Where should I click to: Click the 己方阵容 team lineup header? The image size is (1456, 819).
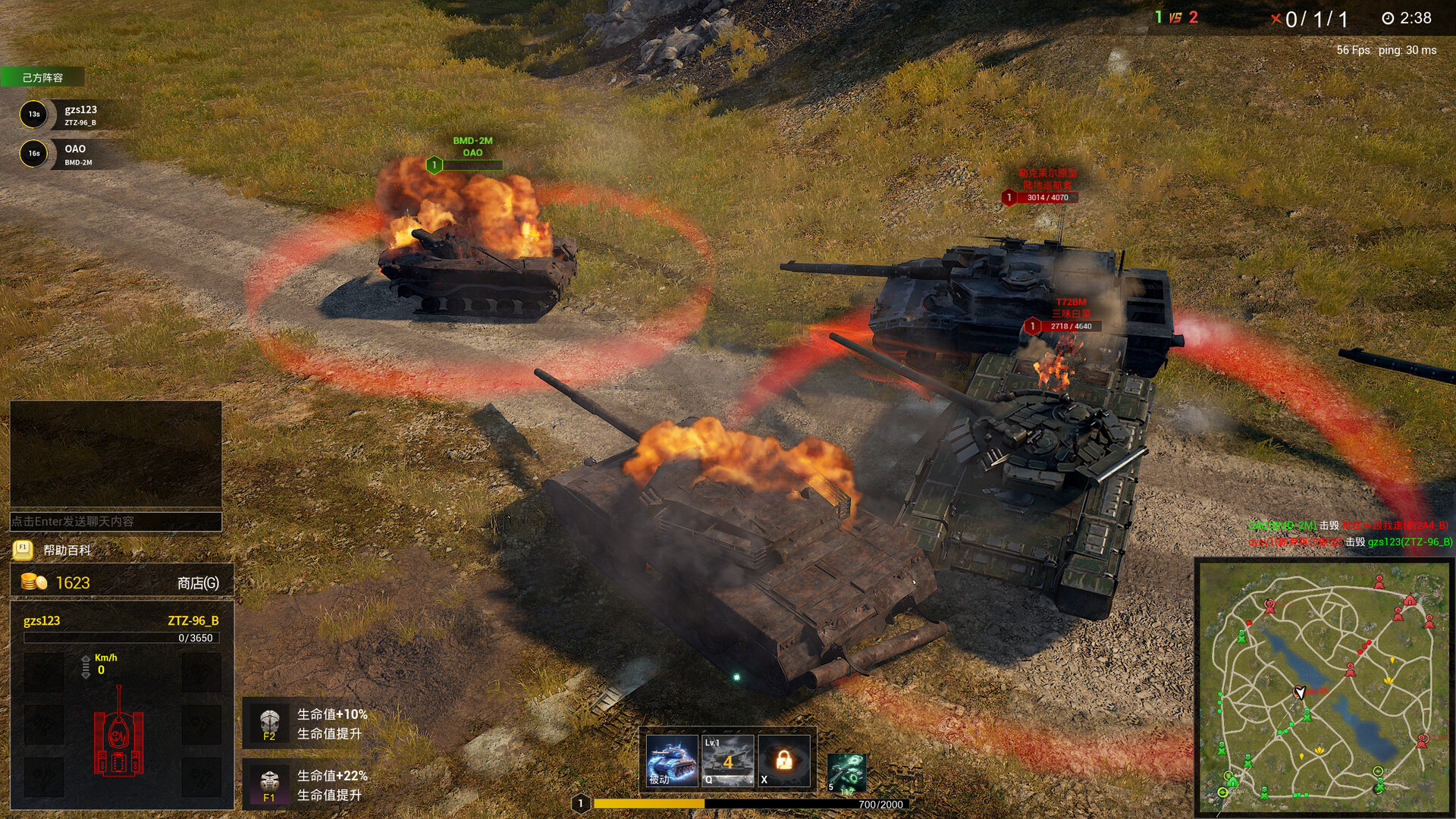click(42, 77)
